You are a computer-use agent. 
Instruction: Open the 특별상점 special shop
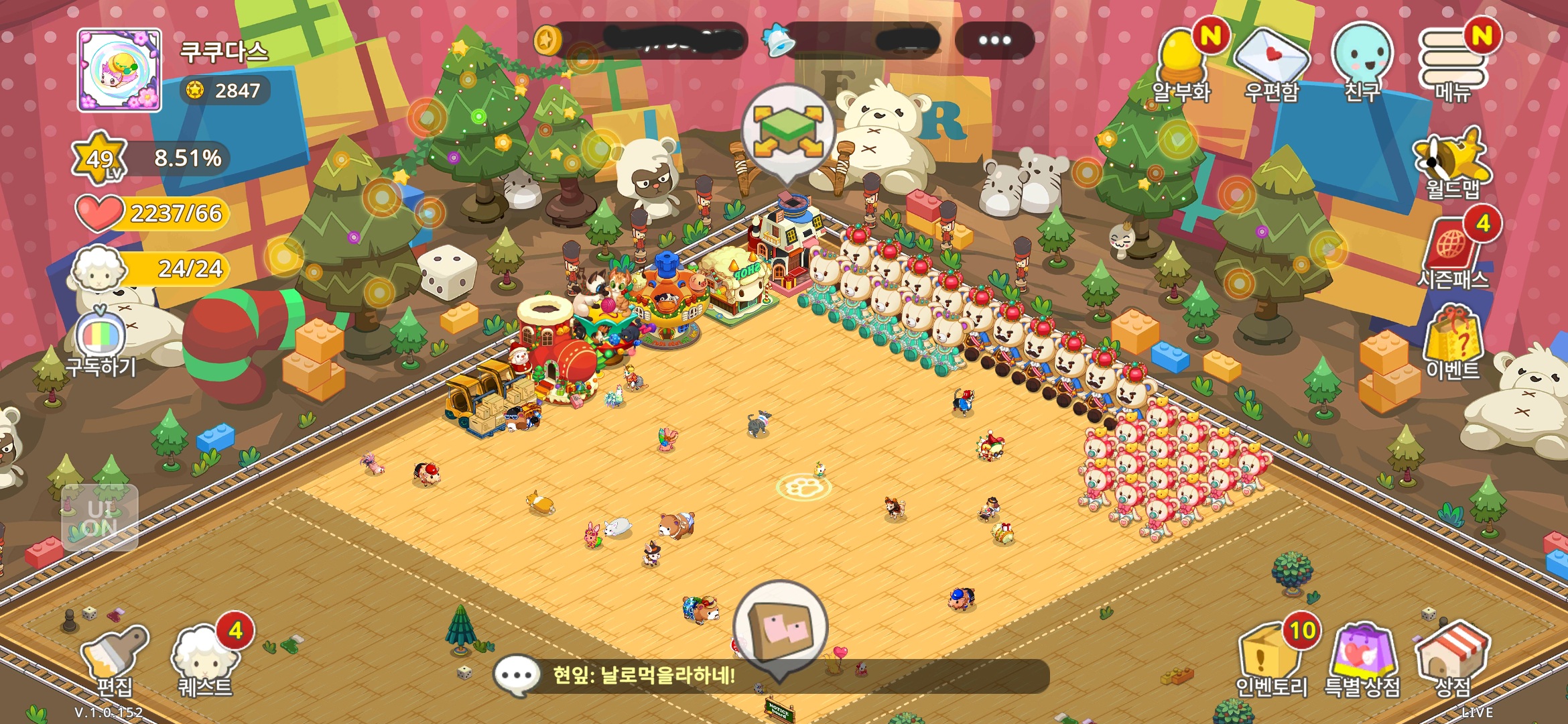(1362, 660)
